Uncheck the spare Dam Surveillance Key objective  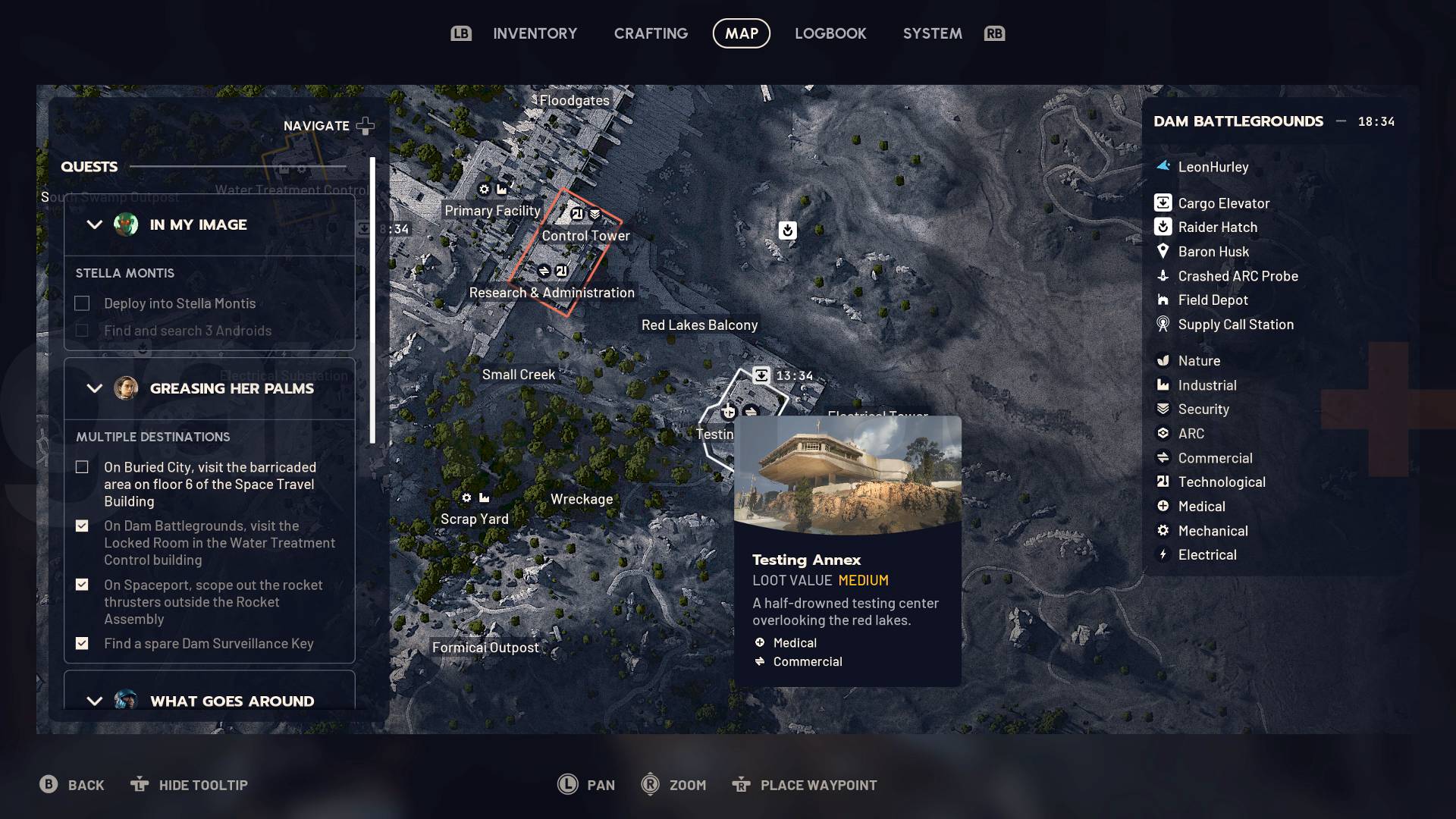click(x=82, y=643)
